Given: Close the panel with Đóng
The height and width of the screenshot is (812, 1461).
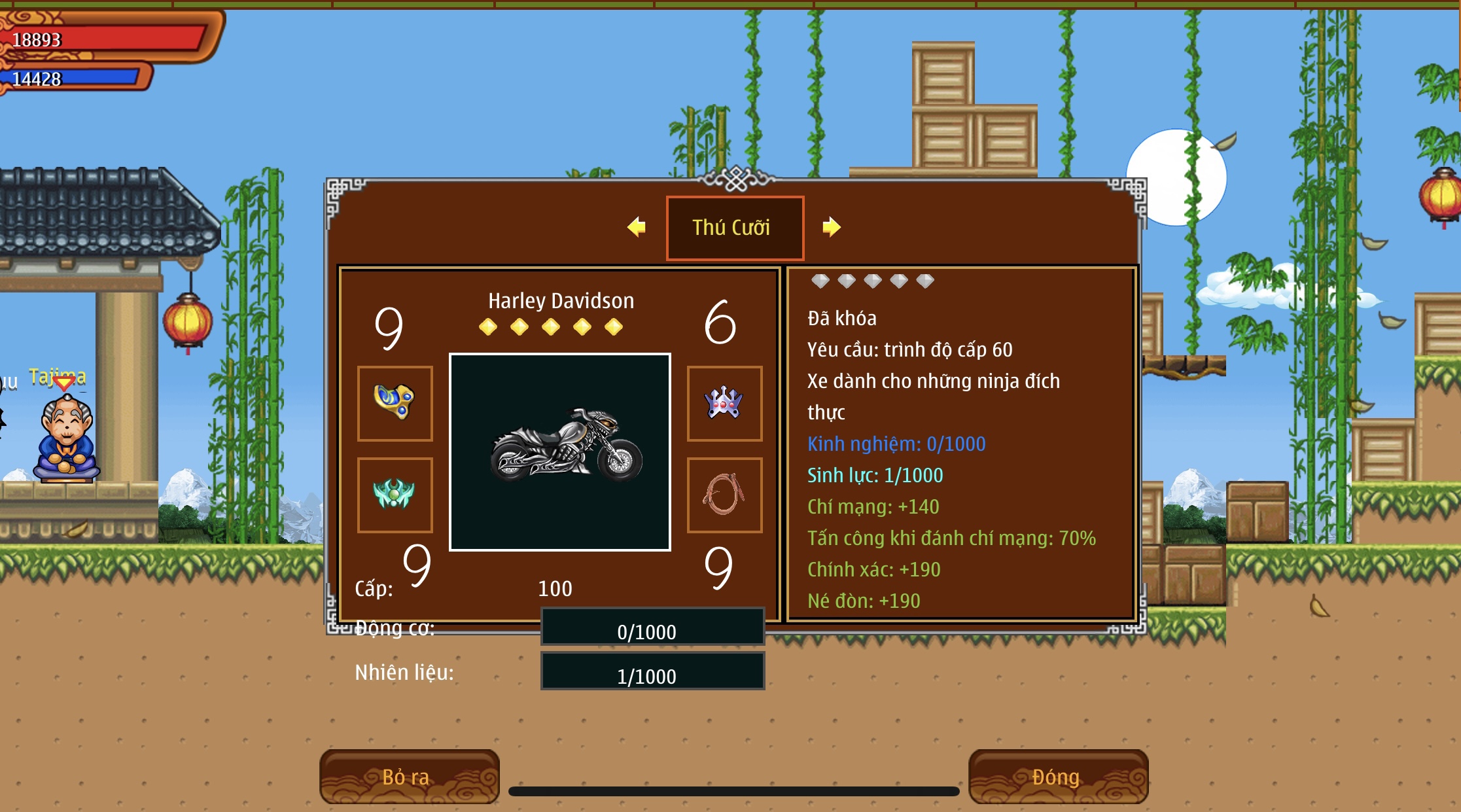Looking at the screenshot, I should pos(1058,777).
